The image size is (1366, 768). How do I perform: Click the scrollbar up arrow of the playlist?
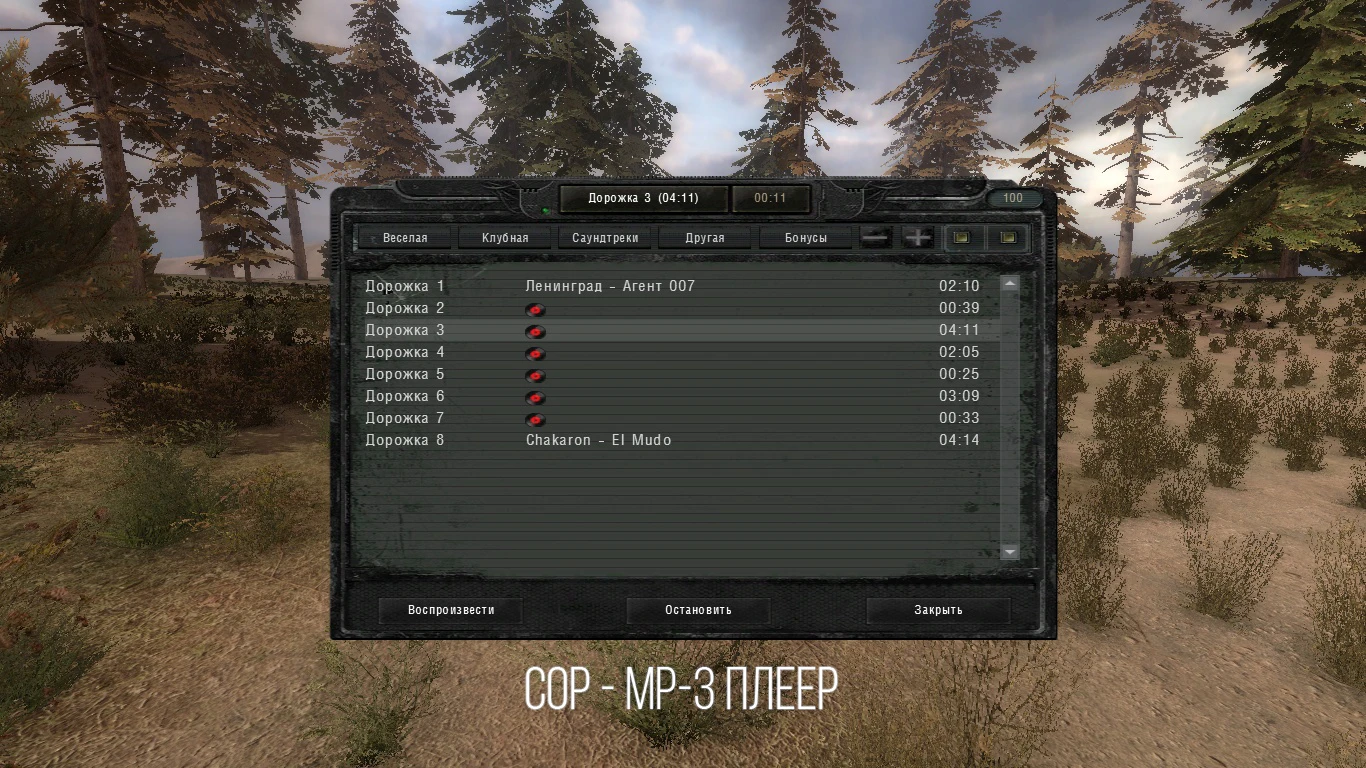click(x=1009, y=284)
